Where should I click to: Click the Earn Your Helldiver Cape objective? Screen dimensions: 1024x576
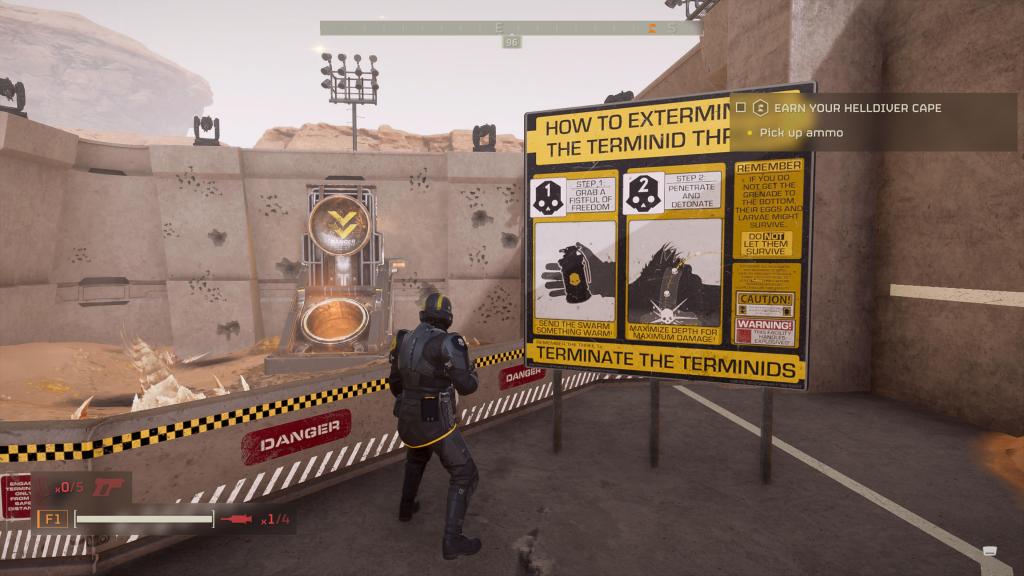coord(857,107)
